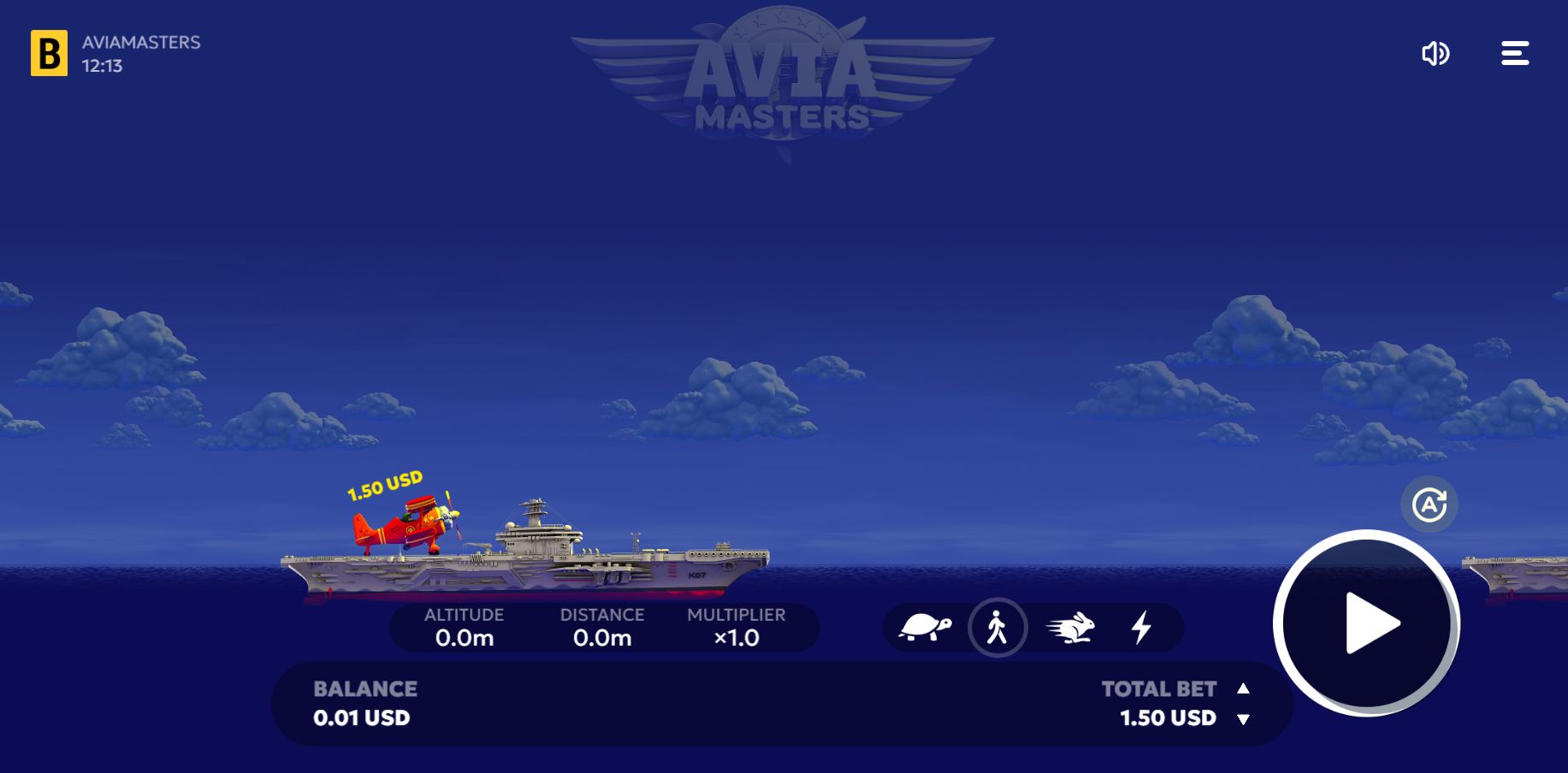Click the TOTAL BET amount display
Image resolution: width=1568 pixels, height=773 pixels.
pos(1168,718)
